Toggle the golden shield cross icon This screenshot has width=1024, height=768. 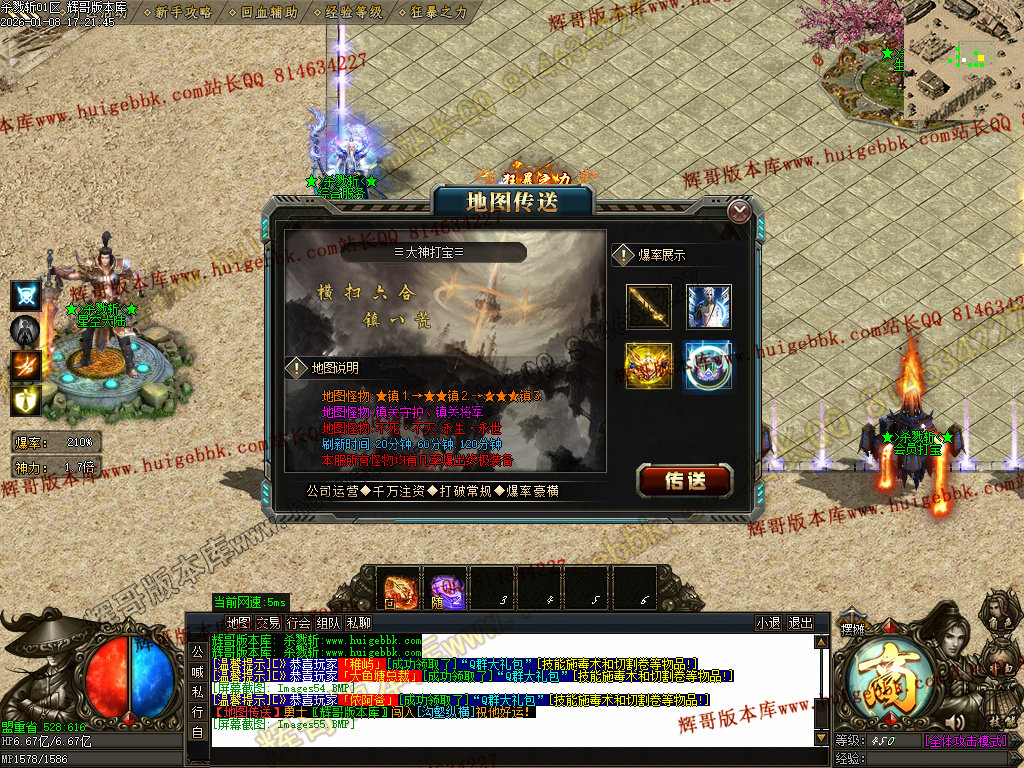25,401
